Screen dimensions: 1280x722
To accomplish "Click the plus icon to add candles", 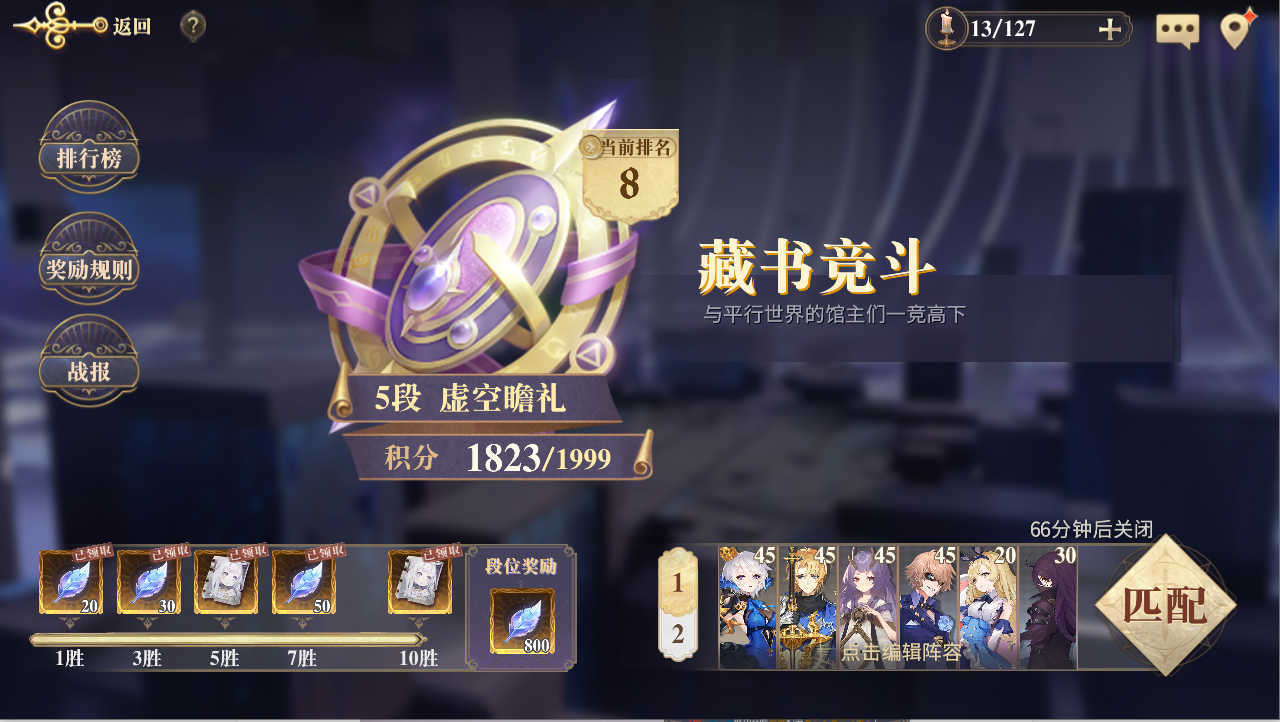I will coord(1110,29).
